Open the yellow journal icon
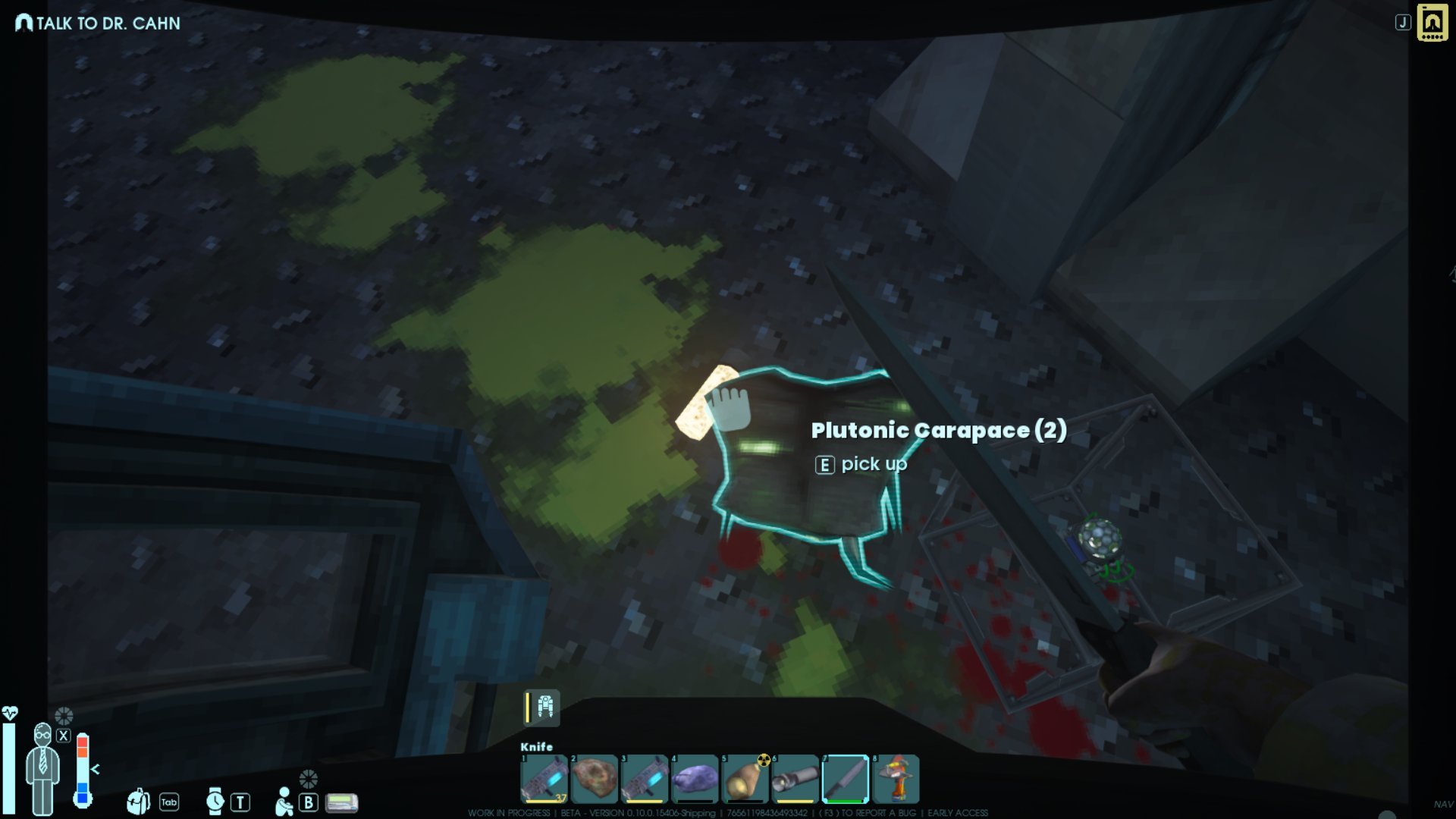The image size is (1456, 819). 1432,23
